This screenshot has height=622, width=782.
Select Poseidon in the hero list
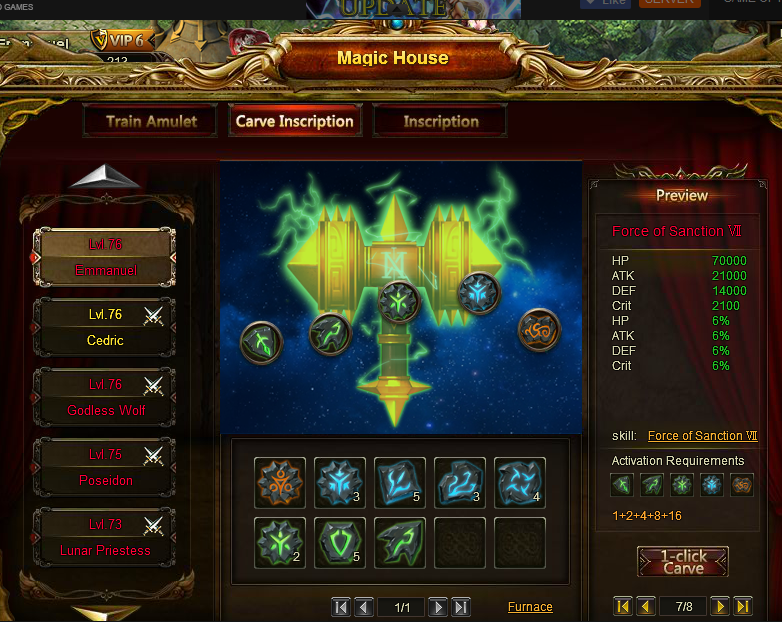(x=105, y=467)
